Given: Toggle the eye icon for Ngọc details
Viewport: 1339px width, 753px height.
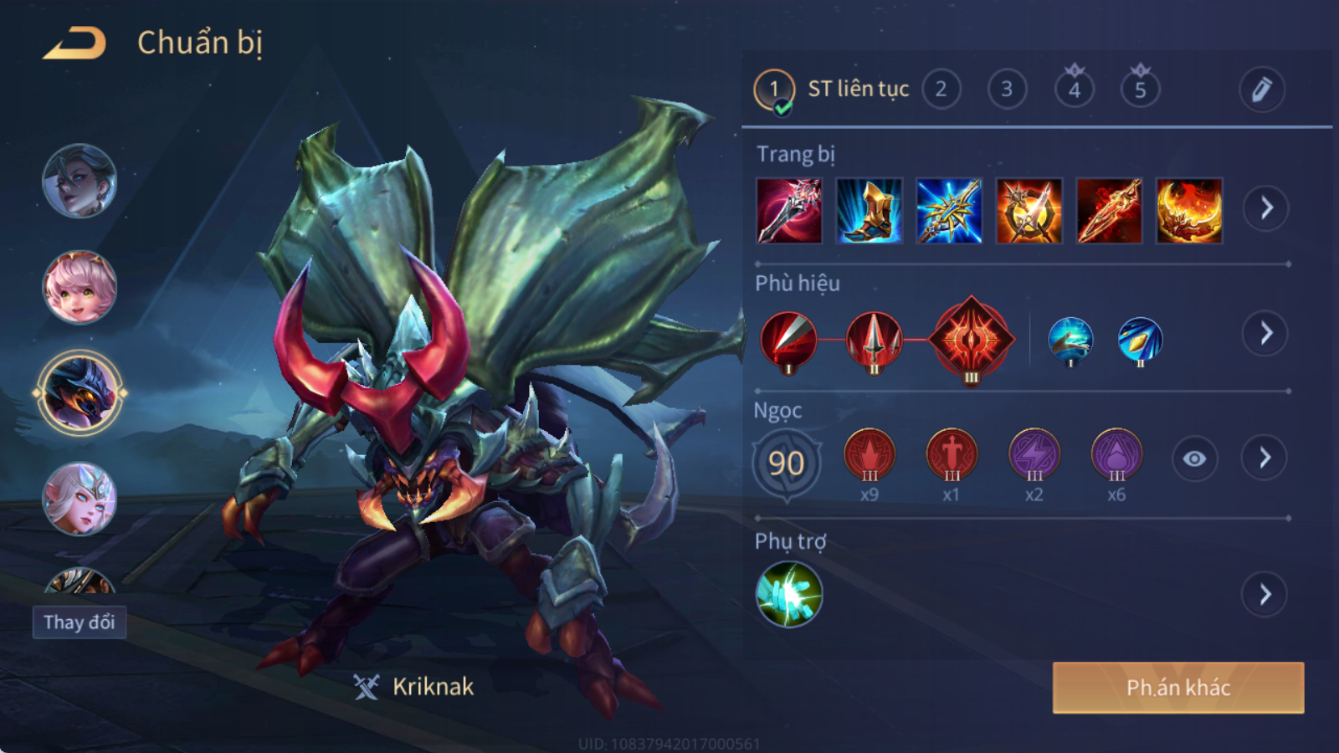Looking at the screenshot, I should pyautogui.click(x=1194, y=459).
